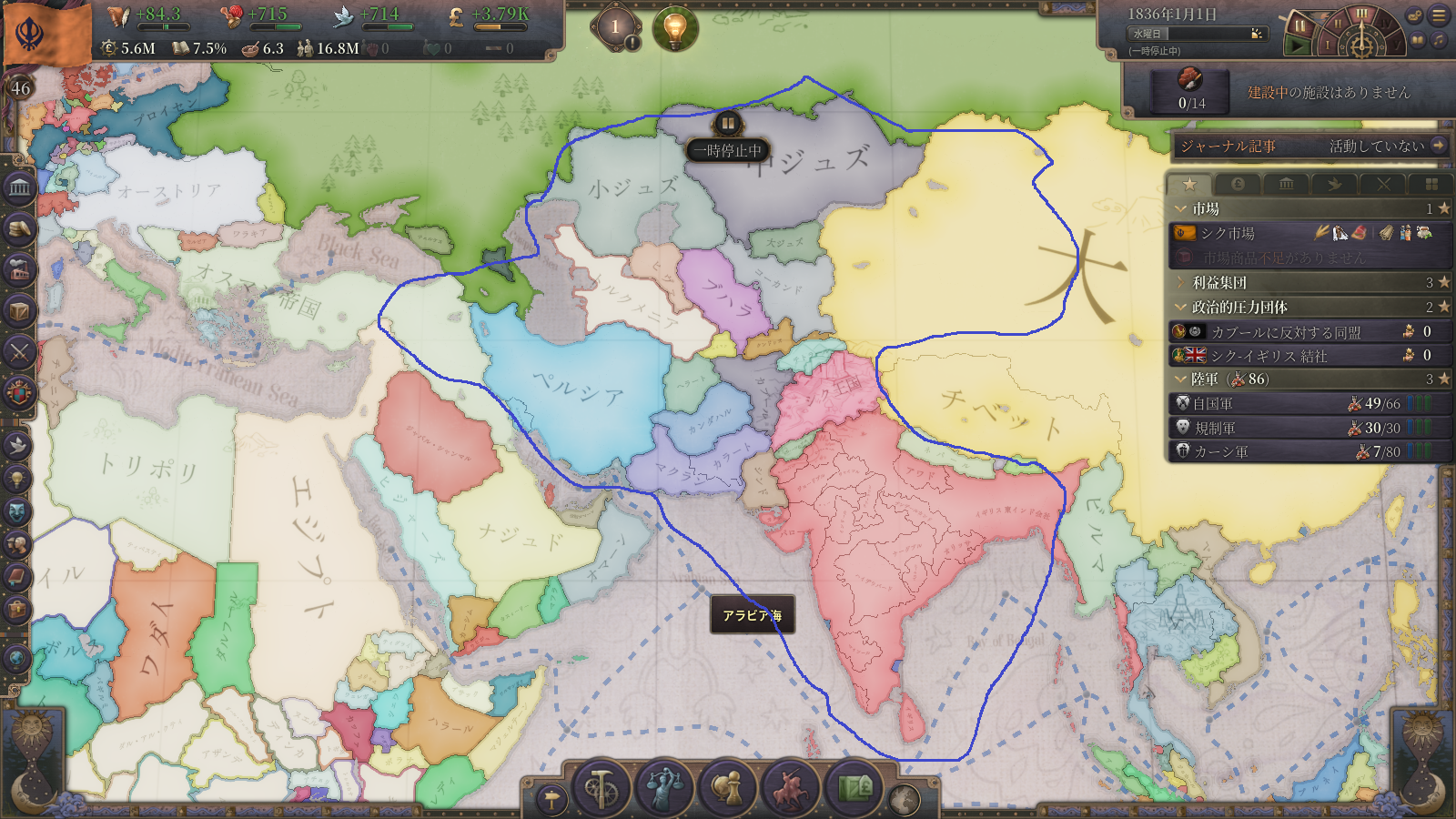Switch to the pound-coin outliner tab
1456x819 pixels.
click(1238, 185)
